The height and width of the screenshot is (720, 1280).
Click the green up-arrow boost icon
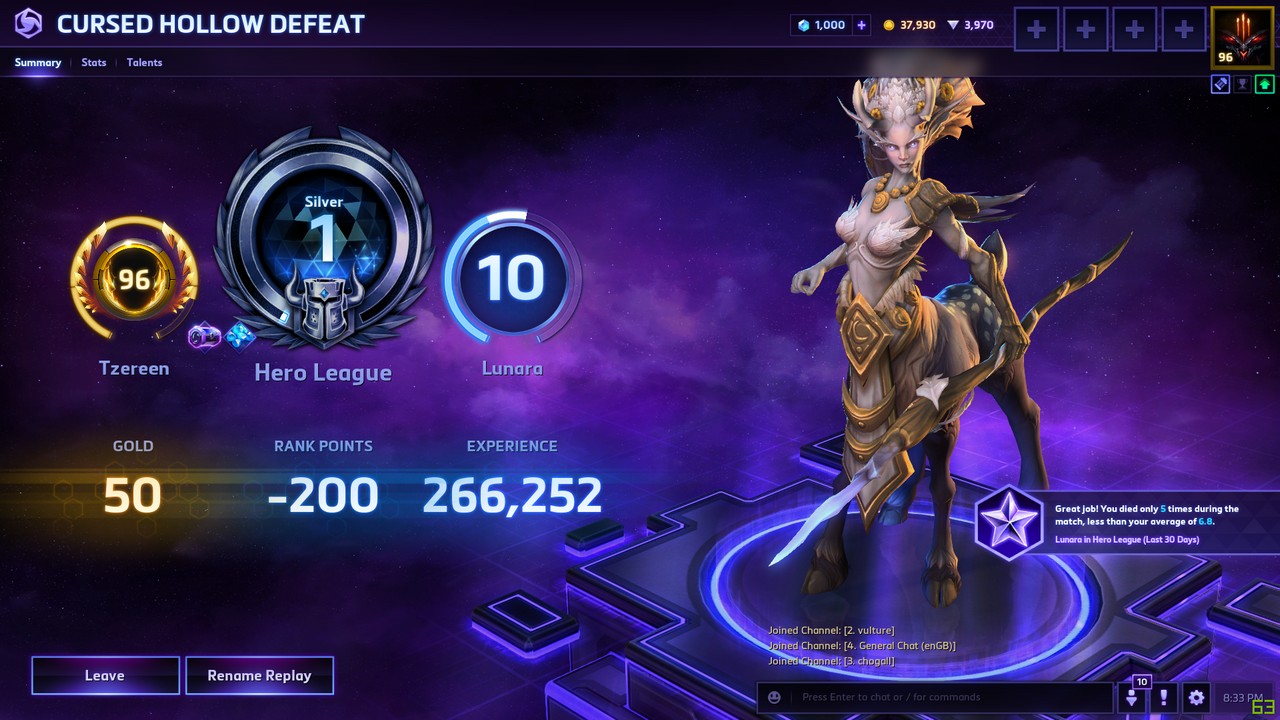[1264, 85]
